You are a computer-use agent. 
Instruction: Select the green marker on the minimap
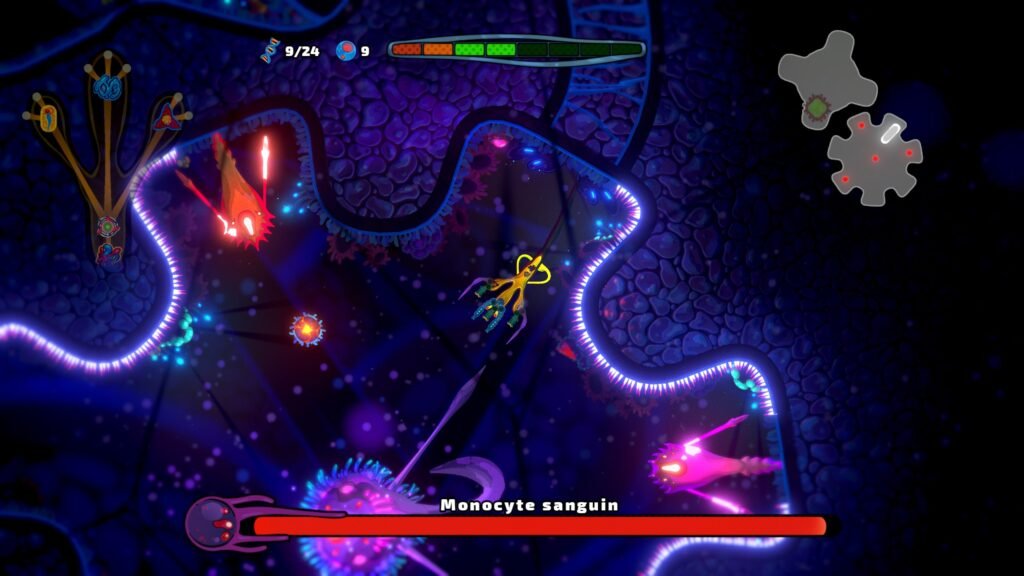tap(818, 106)
